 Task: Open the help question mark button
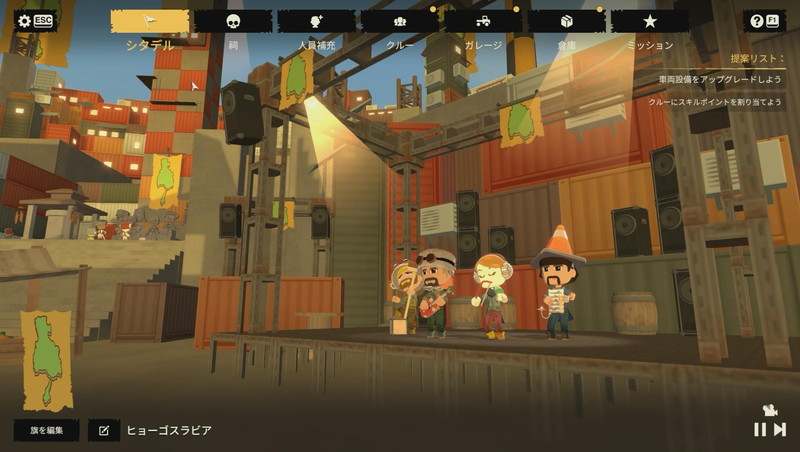[764, 21]
